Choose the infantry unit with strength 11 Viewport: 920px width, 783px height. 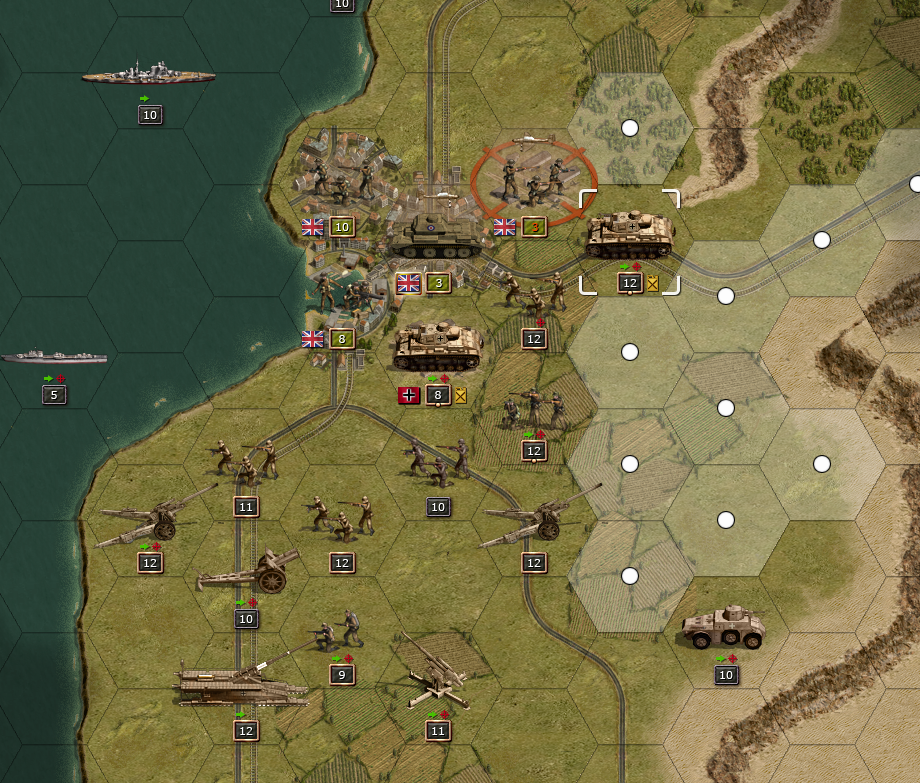(x=244, y=460)
